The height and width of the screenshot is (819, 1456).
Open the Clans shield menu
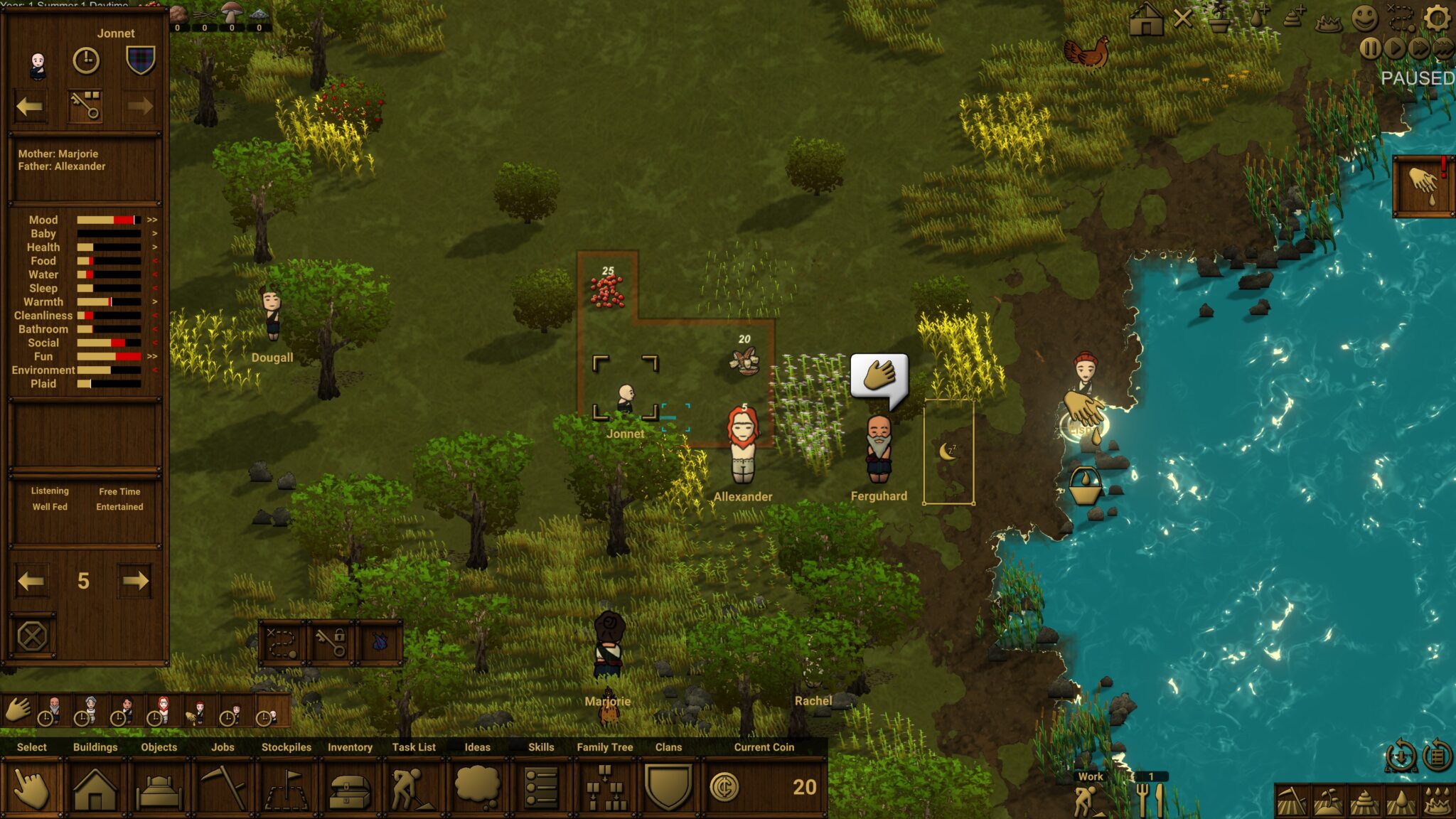[668, 788]
